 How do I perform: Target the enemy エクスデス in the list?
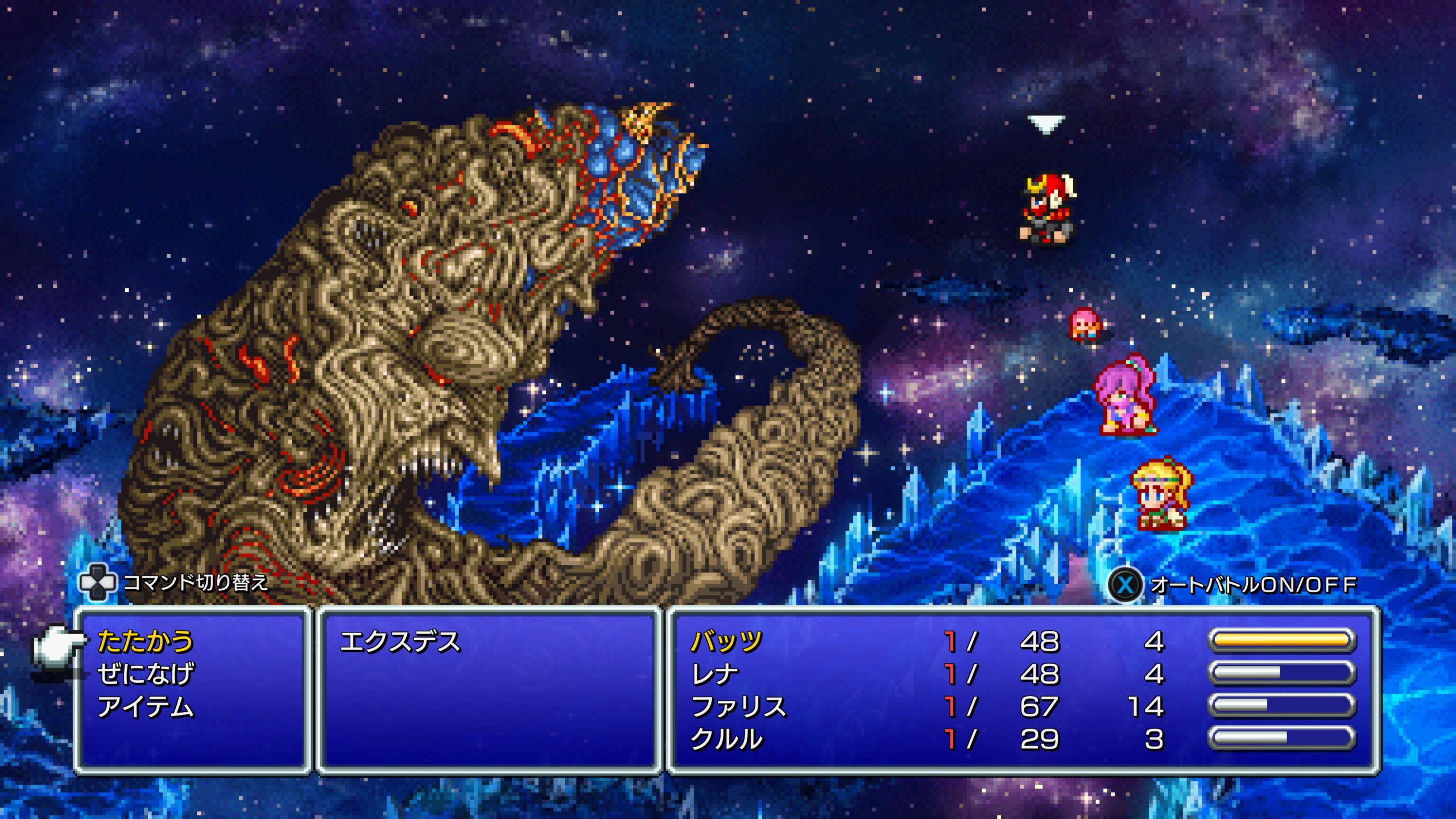(x=400, y=642)
